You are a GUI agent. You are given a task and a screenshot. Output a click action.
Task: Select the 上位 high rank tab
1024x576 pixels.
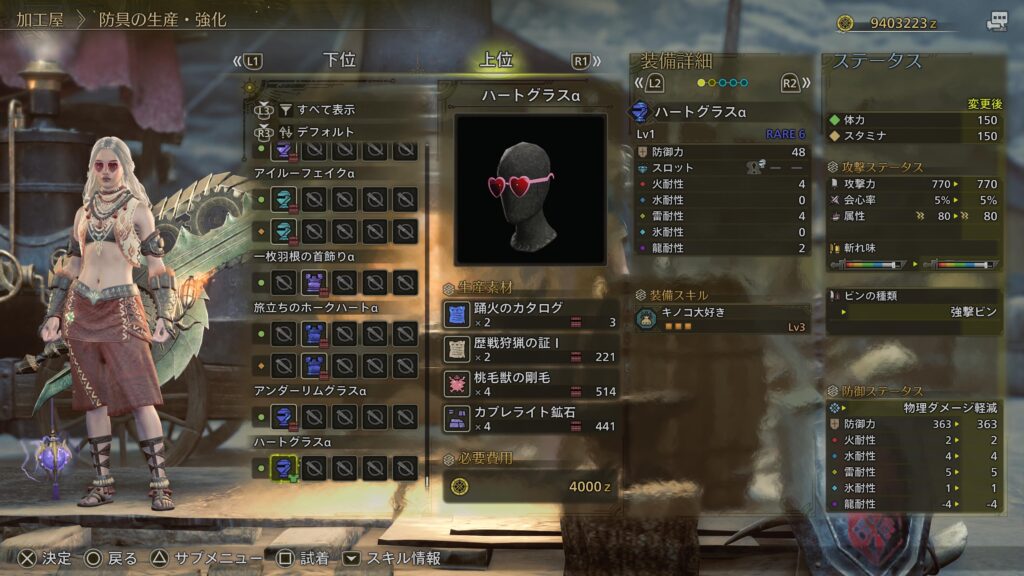496,60
